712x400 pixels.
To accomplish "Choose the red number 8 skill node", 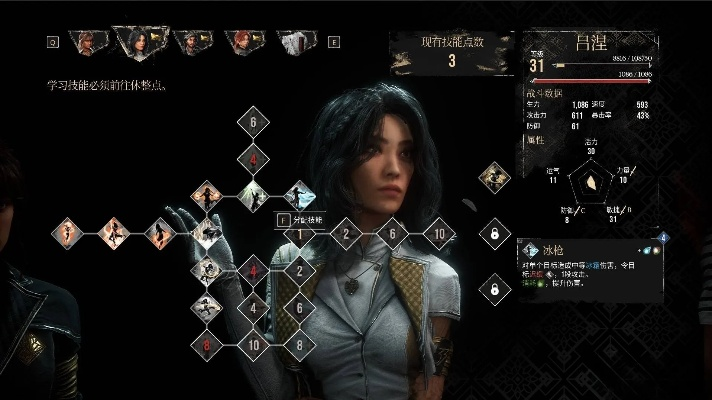I will pos(207,346).
